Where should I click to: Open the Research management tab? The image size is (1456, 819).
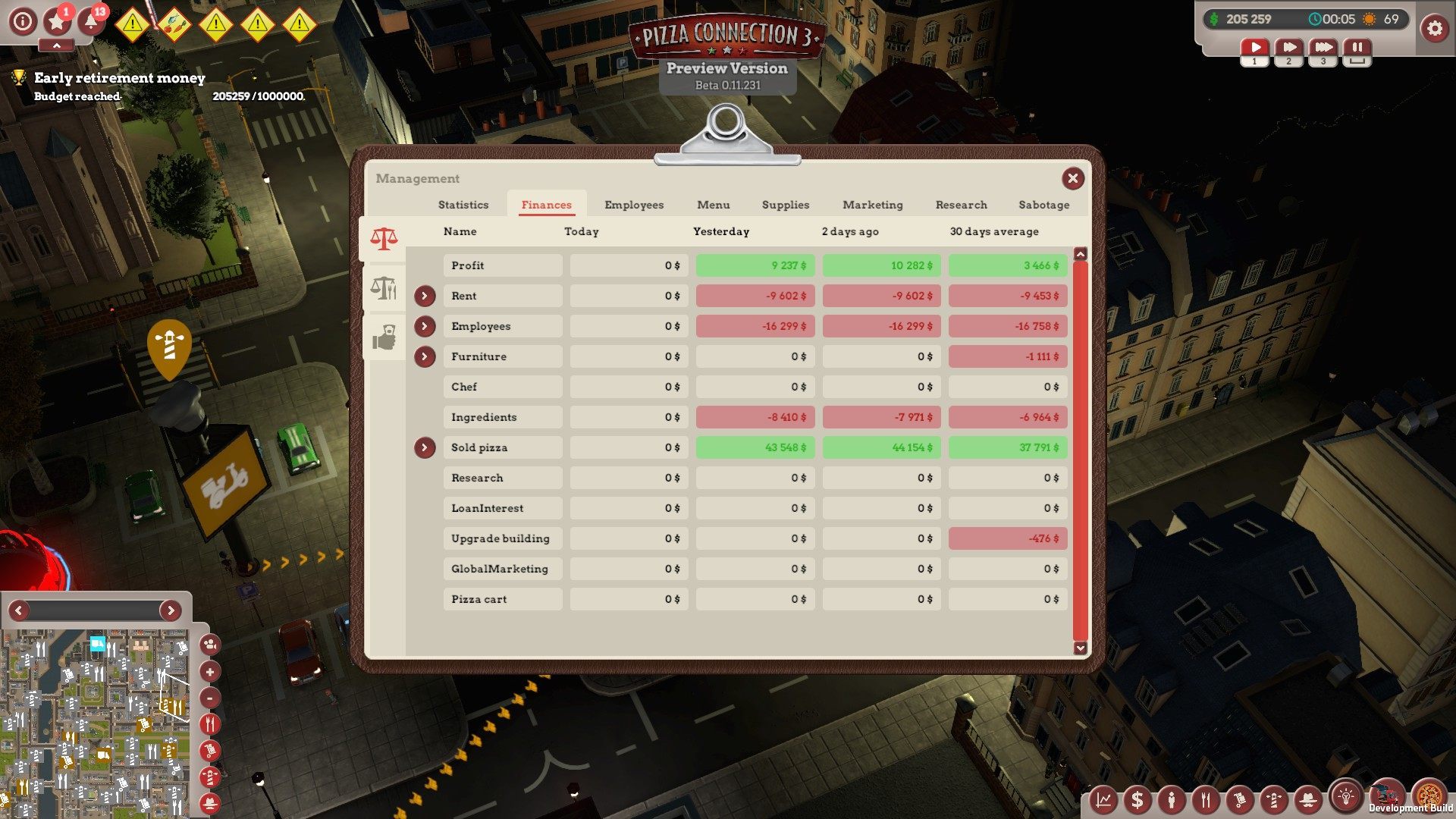coord(961,205)
